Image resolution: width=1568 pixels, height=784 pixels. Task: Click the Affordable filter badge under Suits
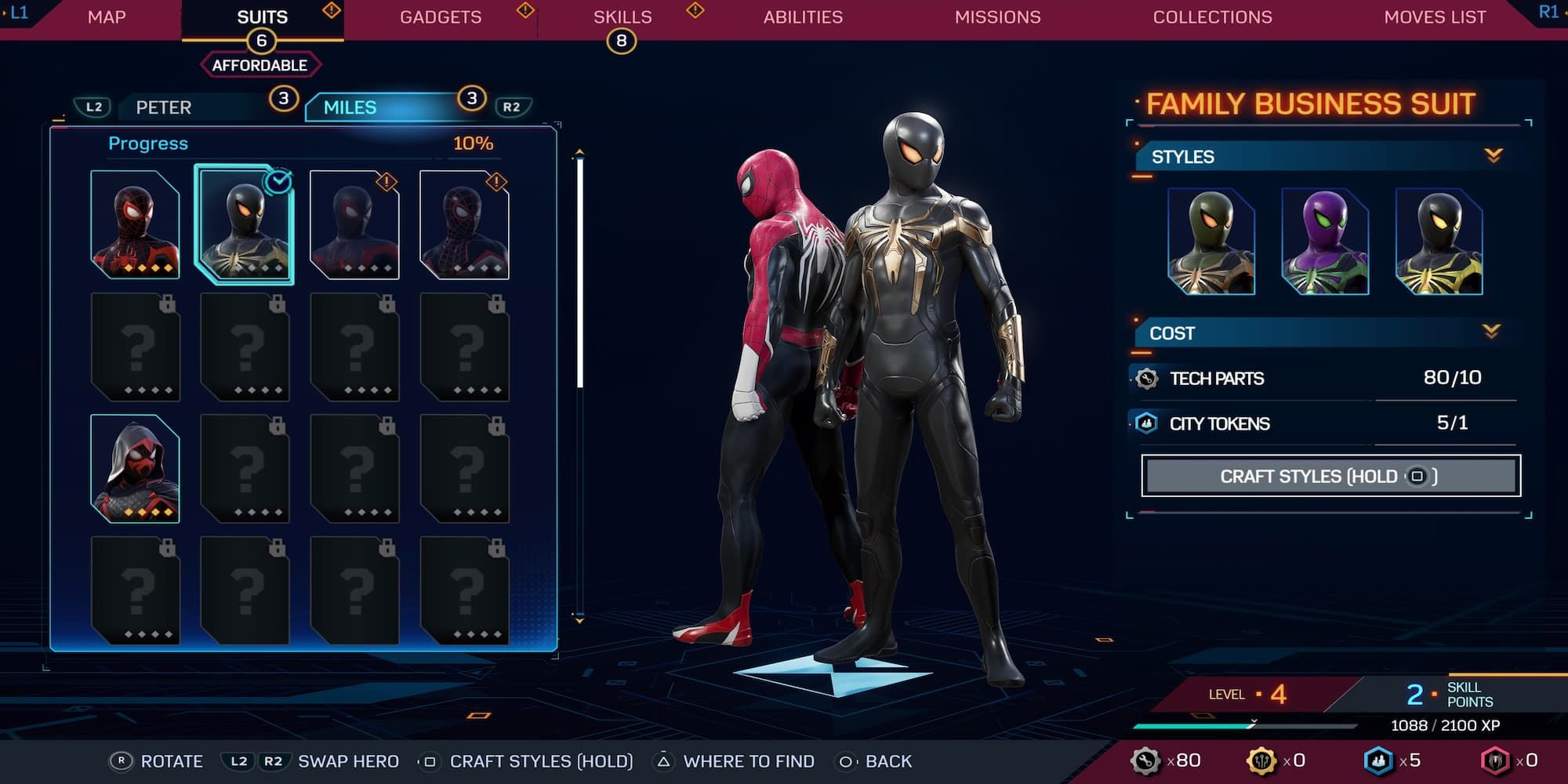tap(260, 65)
